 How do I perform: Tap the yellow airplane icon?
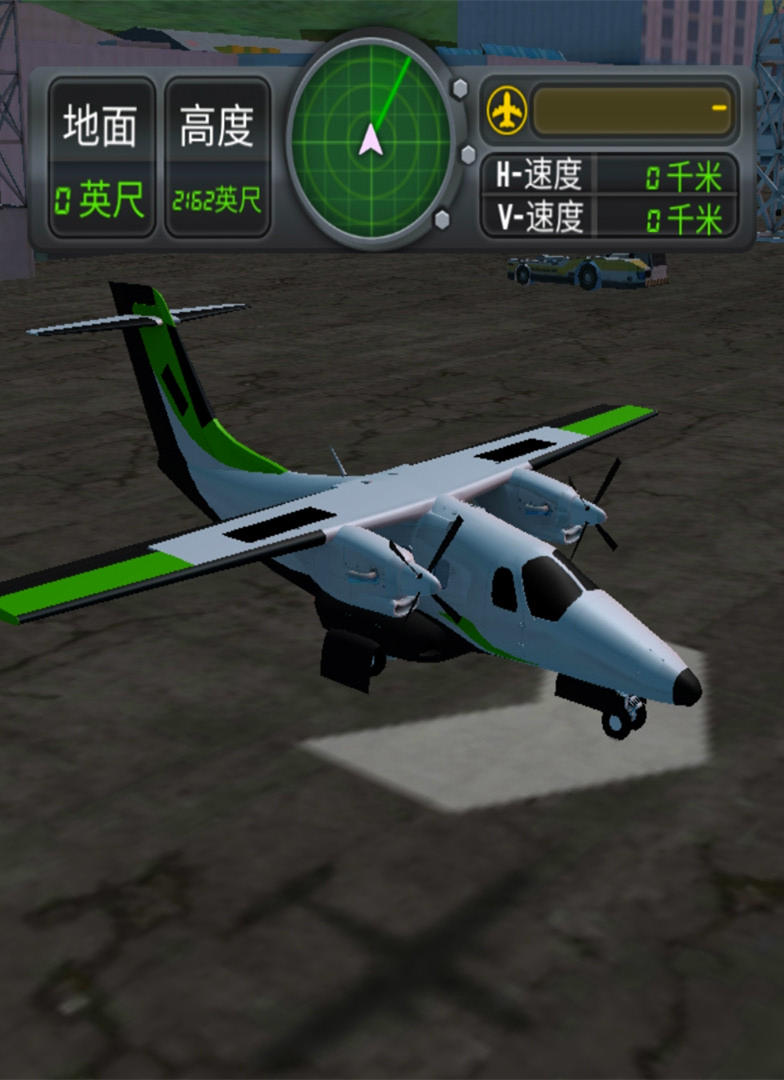(507, 110)
